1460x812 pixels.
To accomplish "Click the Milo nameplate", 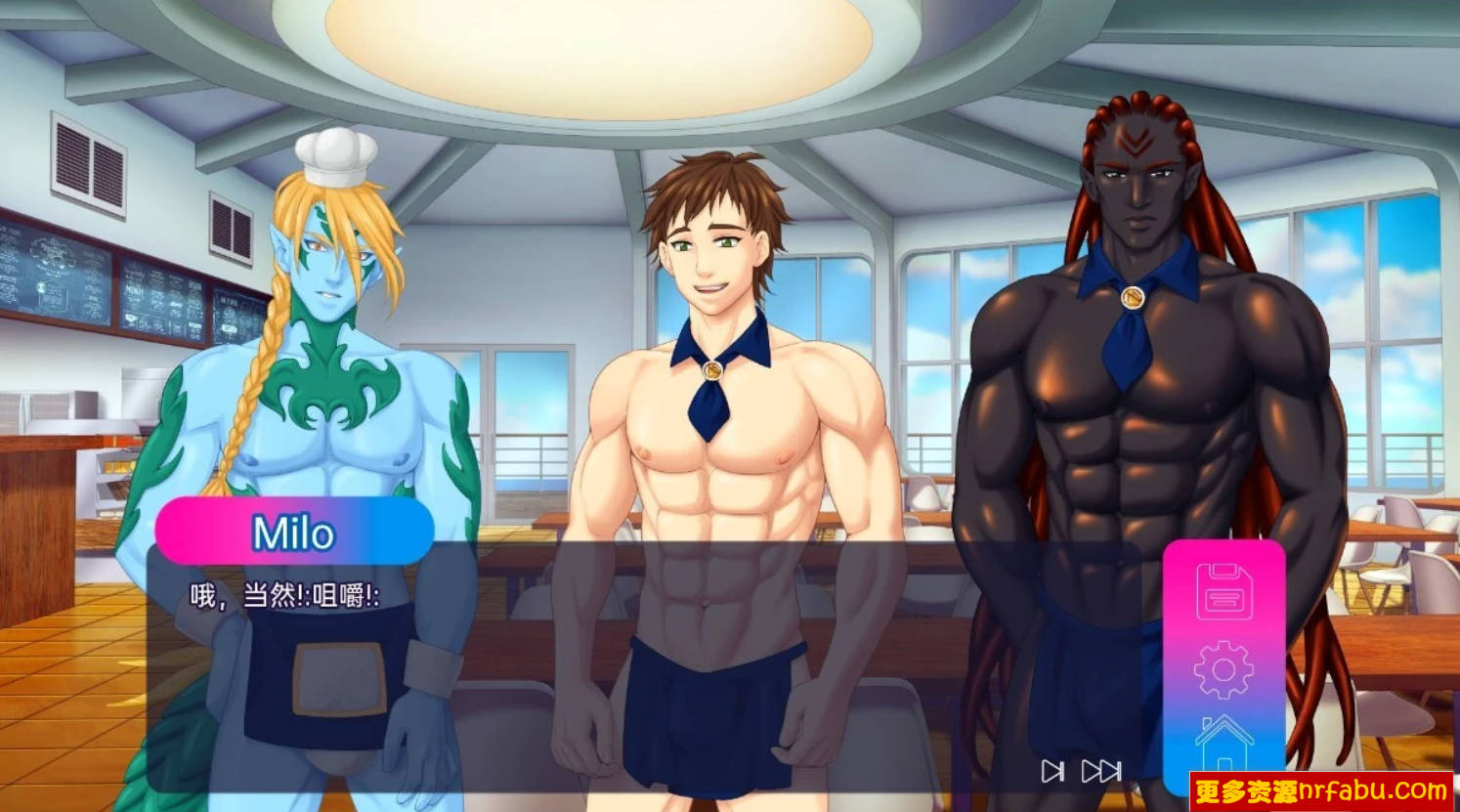I will tap(292, 533).
